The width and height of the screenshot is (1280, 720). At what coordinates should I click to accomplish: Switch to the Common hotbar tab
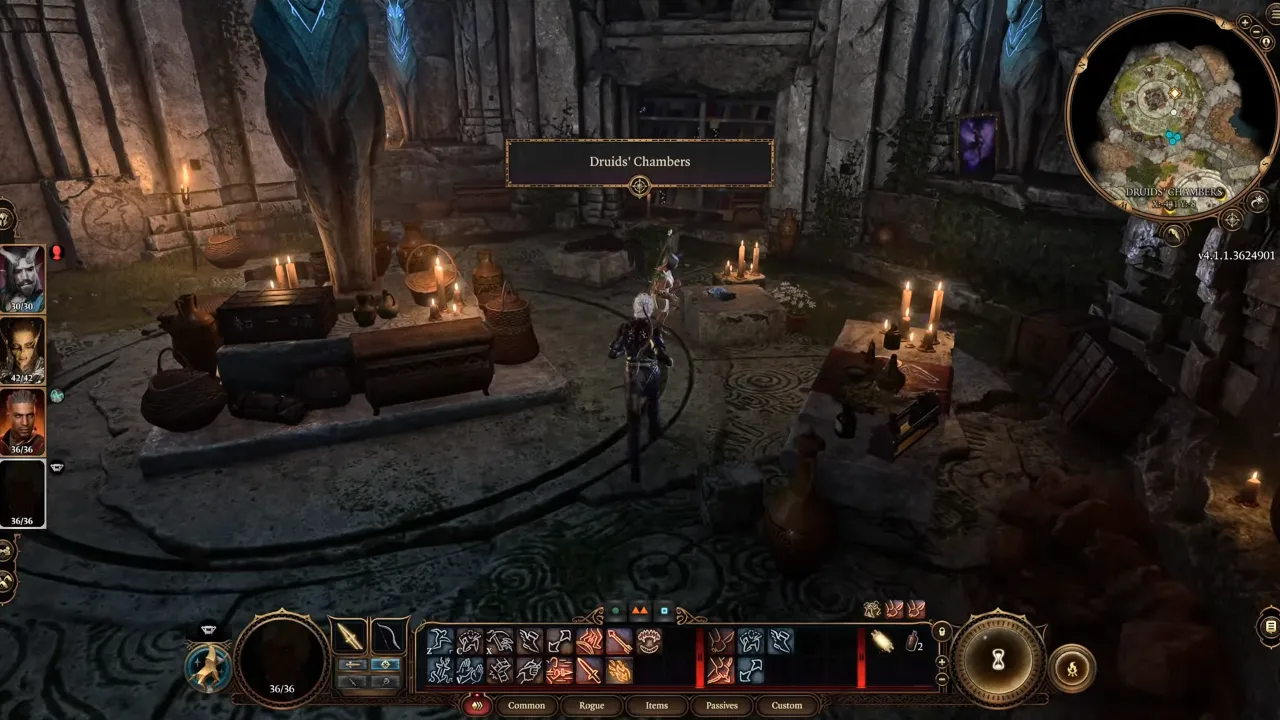(x=526, y=705)
